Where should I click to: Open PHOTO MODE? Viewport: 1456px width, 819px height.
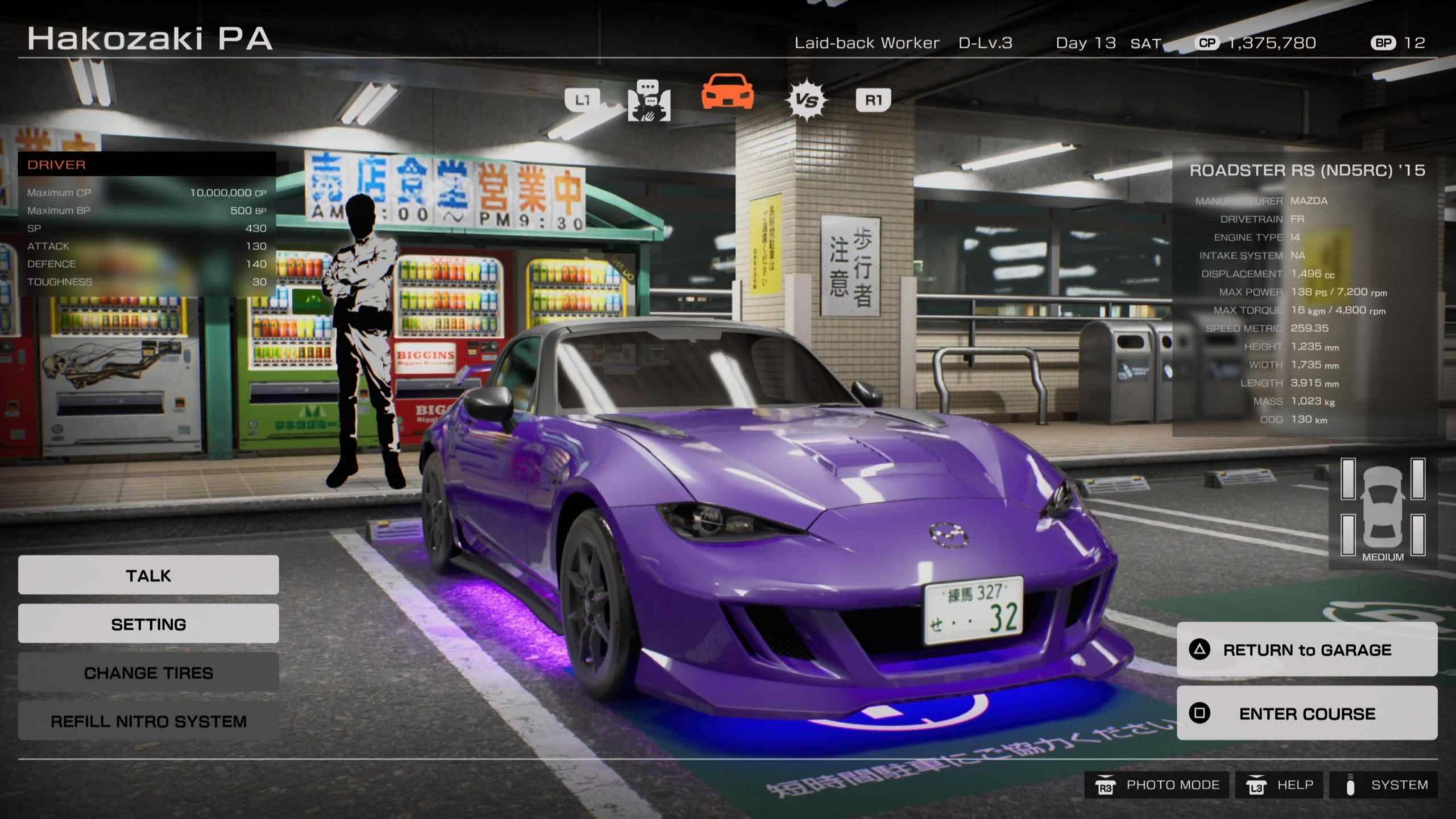tap(1157, 785)
